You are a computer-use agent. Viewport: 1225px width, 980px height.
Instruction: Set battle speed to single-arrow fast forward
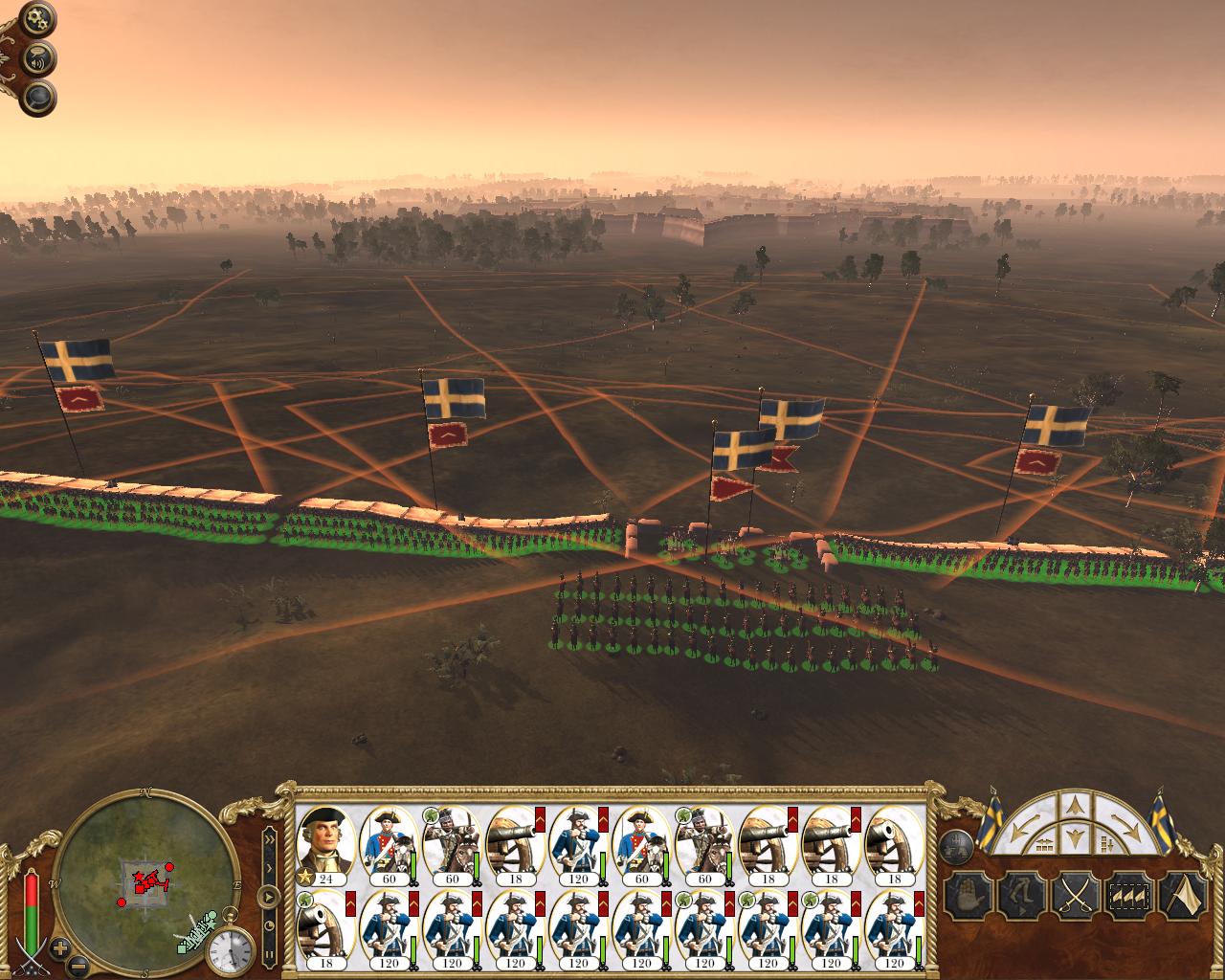[x=269, y=868]
